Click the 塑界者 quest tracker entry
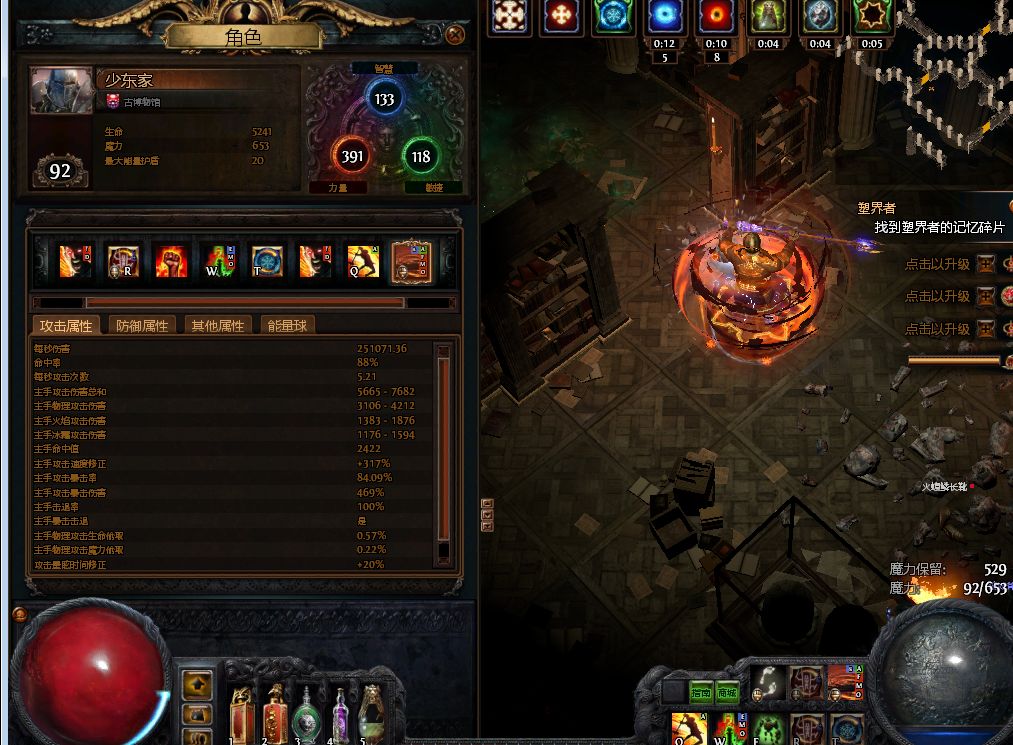The image size is (1013, 745). tap(876, 209)
